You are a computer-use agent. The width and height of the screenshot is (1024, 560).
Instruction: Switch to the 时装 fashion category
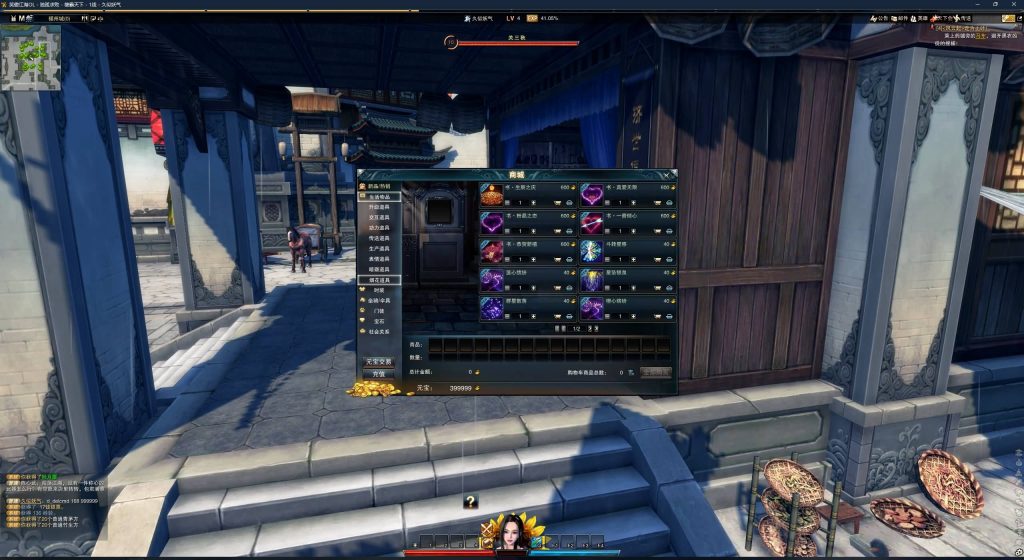(380, 290)
